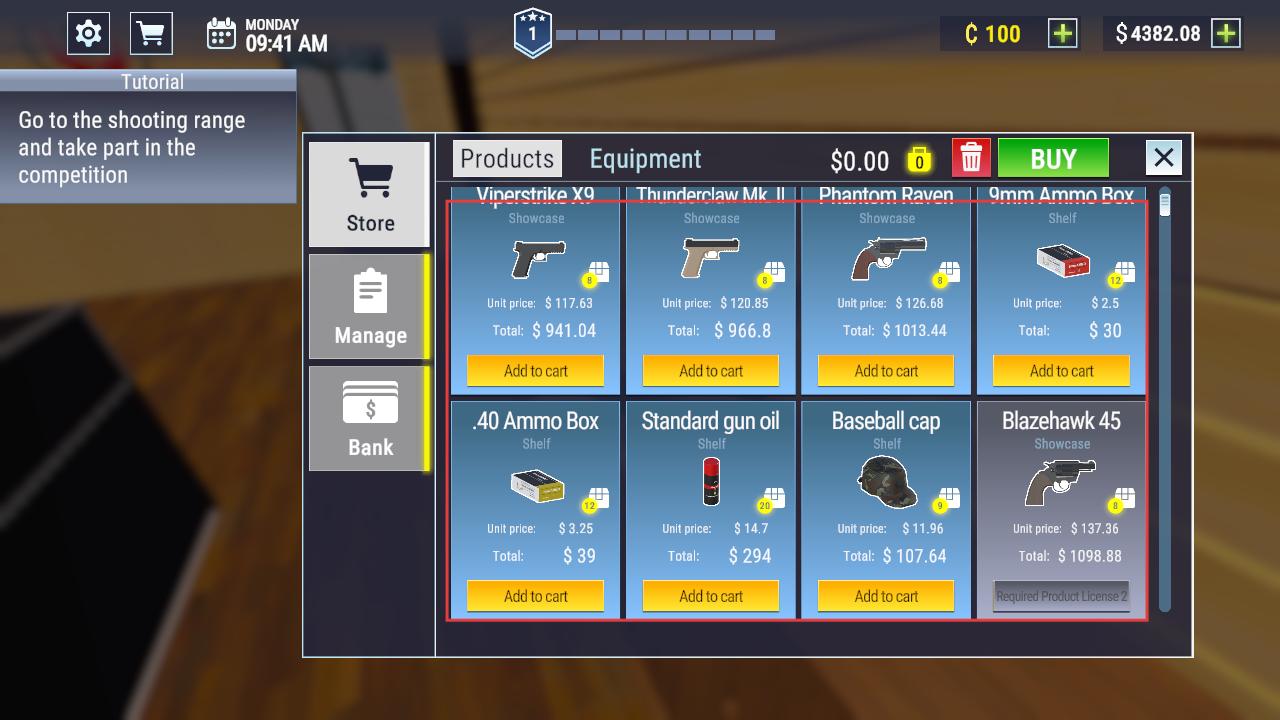Add Baseball cap to cart
Image resolution: width=1280 pixels, height=720 pixels.
[x=886, y=596]
